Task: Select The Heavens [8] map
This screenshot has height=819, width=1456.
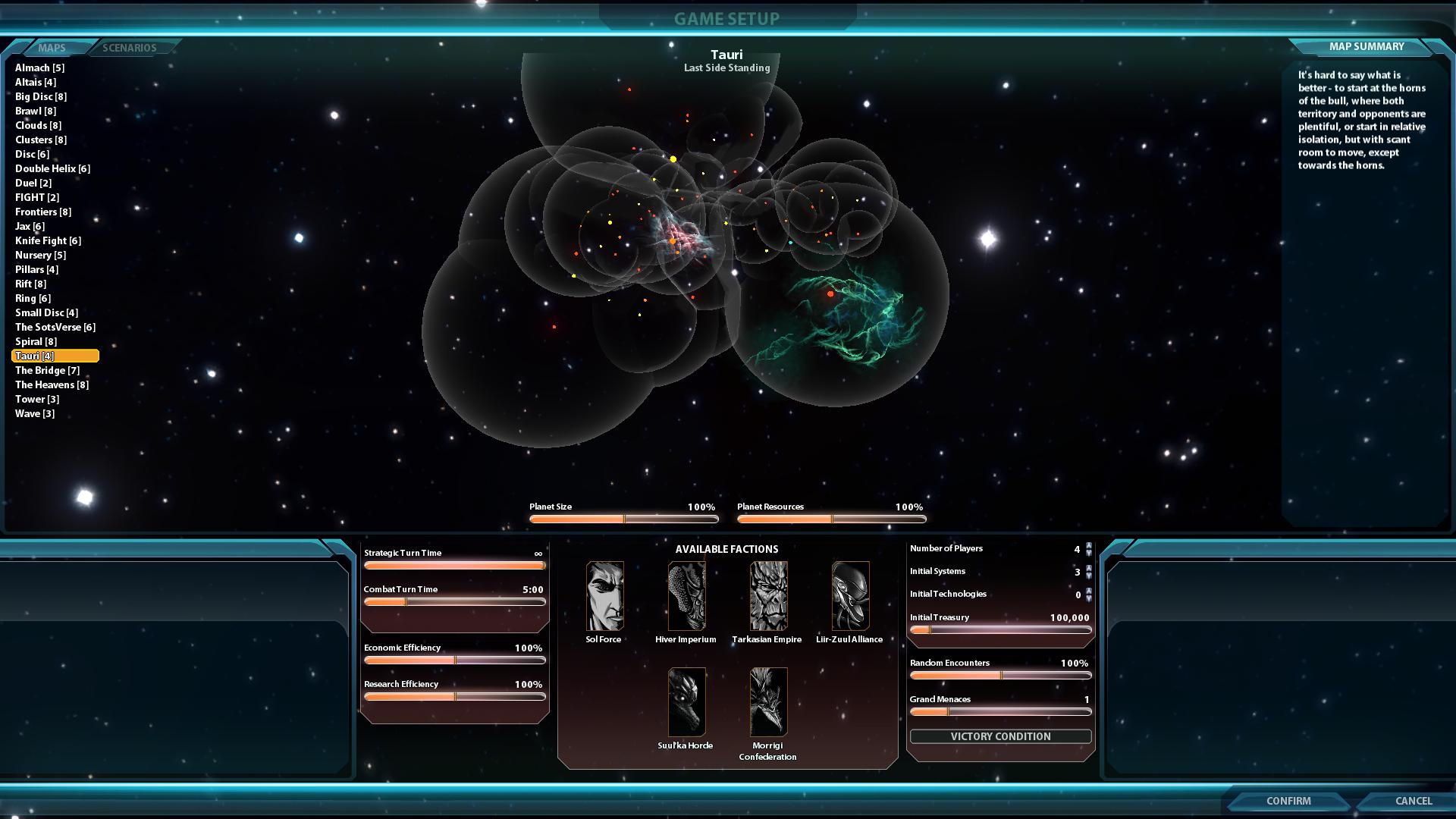Action: 52,384
